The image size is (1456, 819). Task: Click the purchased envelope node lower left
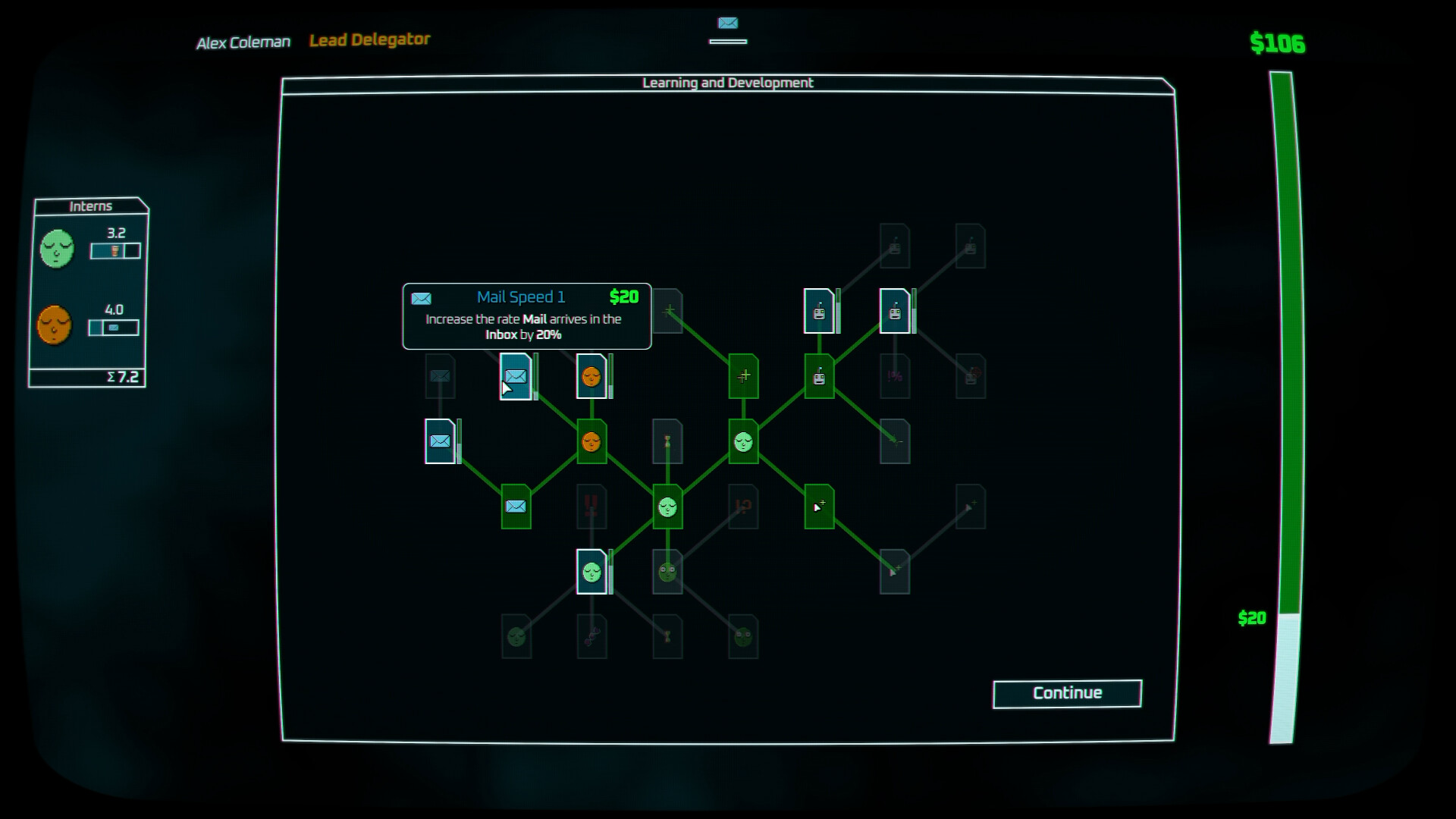[516, 507]
